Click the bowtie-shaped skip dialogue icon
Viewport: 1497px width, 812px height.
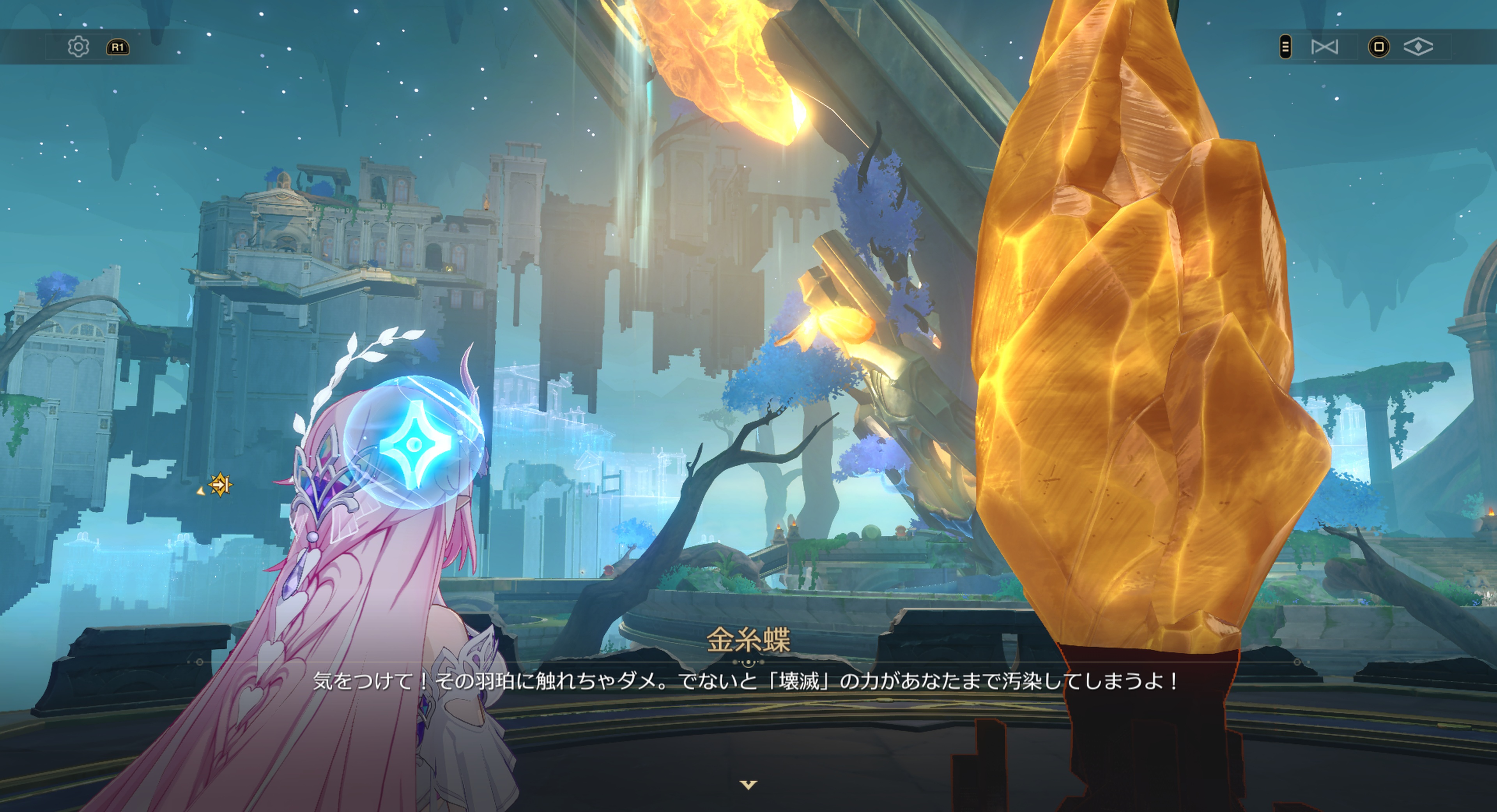pos(1324,46)
